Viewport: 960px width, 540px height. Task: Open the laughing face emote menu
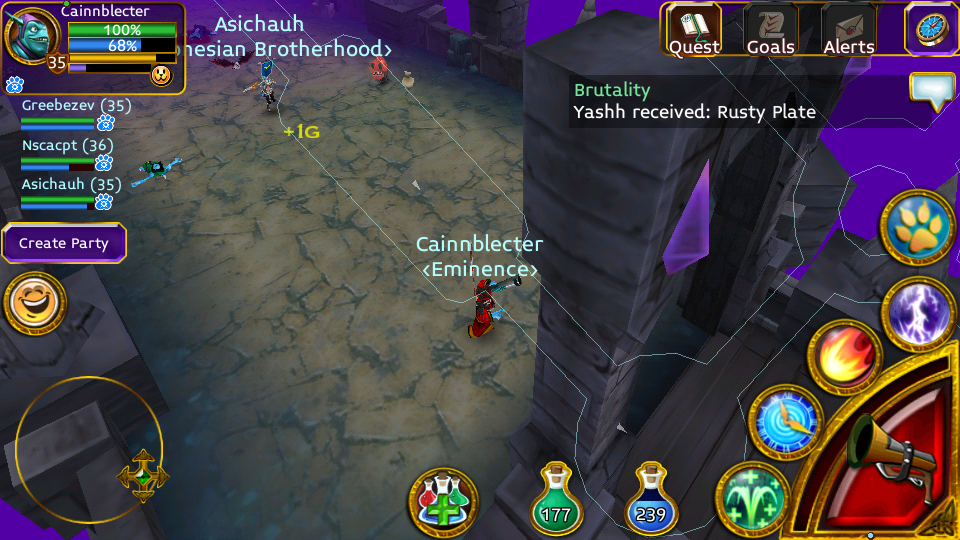pos(35,303)
